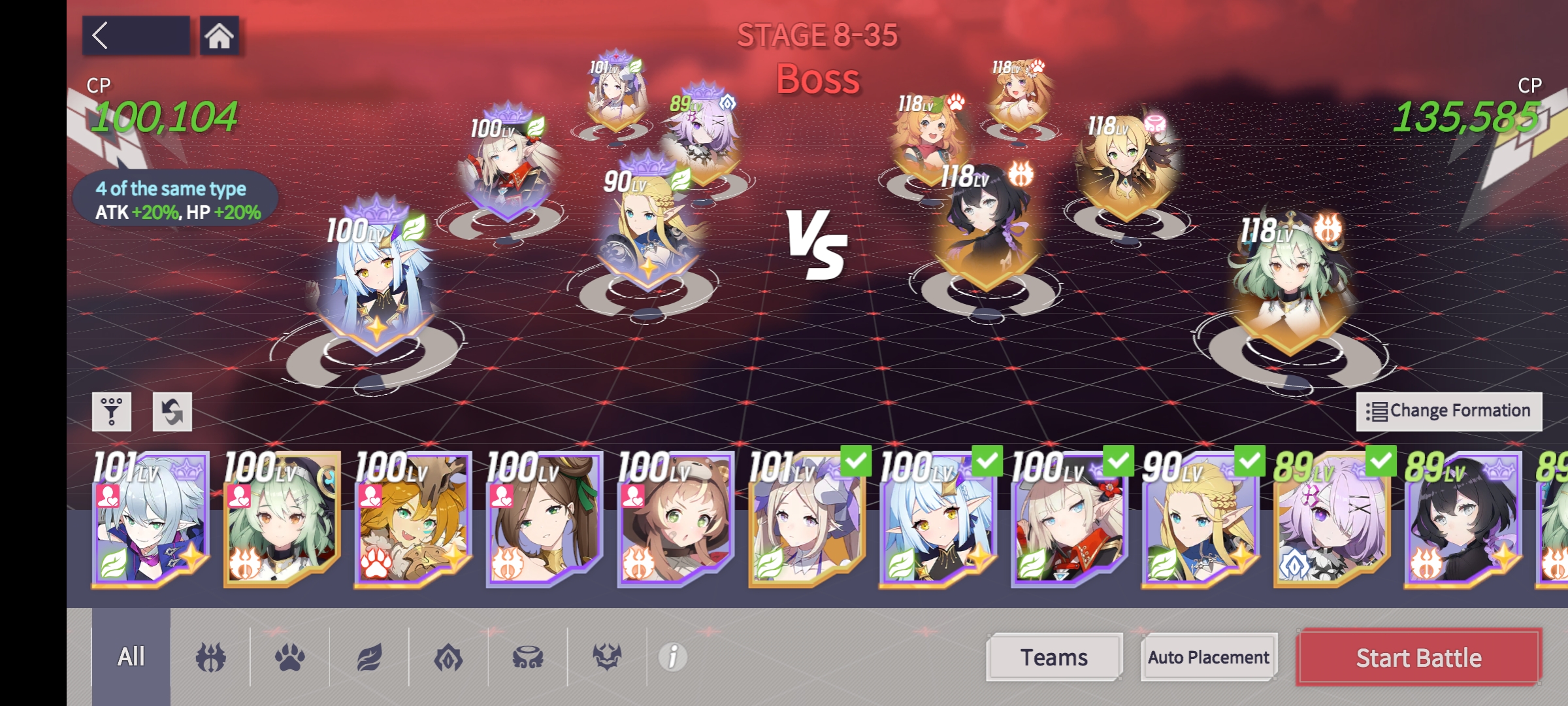Open the faction info circle icon
The height and width of the screenshot is (706, 1568).
point(673,658)
